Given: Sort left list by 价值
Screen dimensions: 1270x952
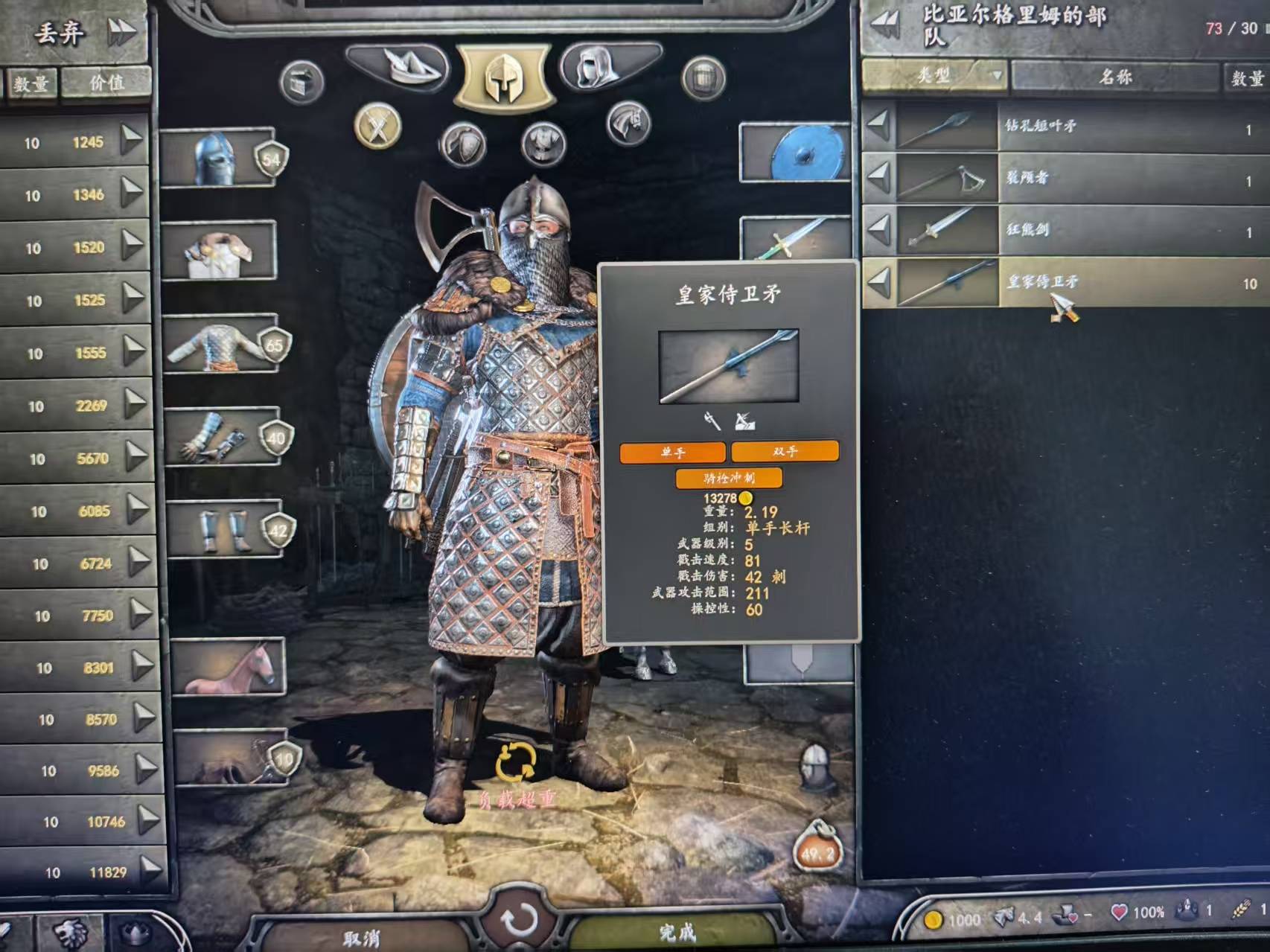Looking at the screenshot, I should (x=106, y=83).
